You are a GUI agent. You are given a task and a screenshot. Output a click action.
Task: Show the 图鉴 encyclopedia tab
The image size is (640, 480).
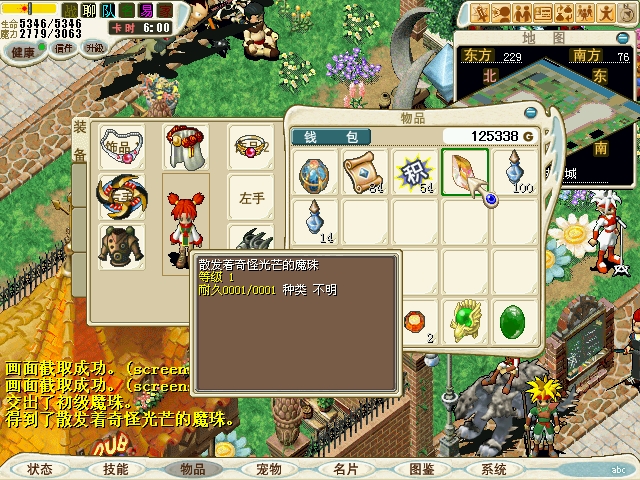421,469
